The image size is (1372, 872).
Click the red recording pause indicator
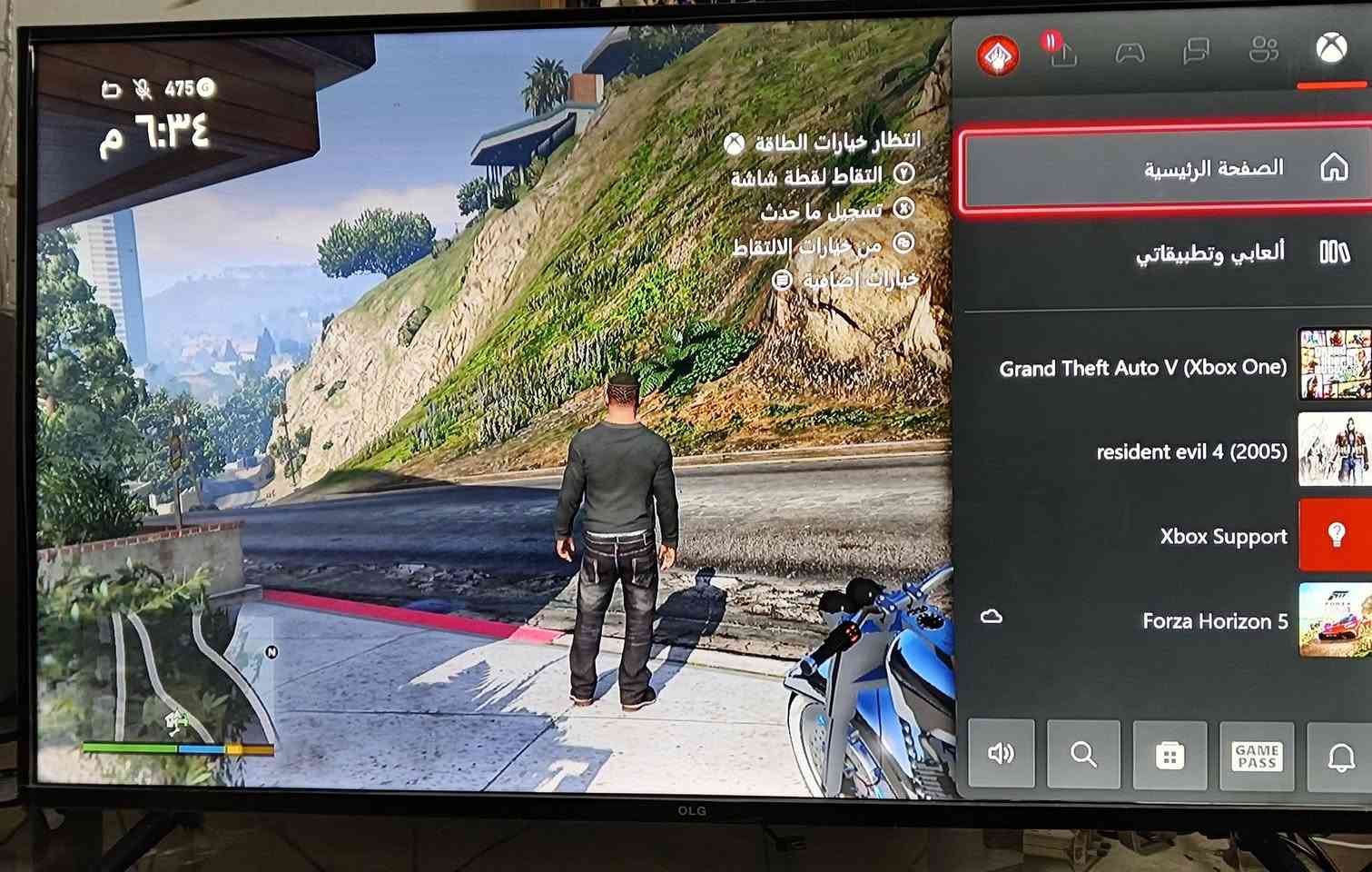point(1051,41)
